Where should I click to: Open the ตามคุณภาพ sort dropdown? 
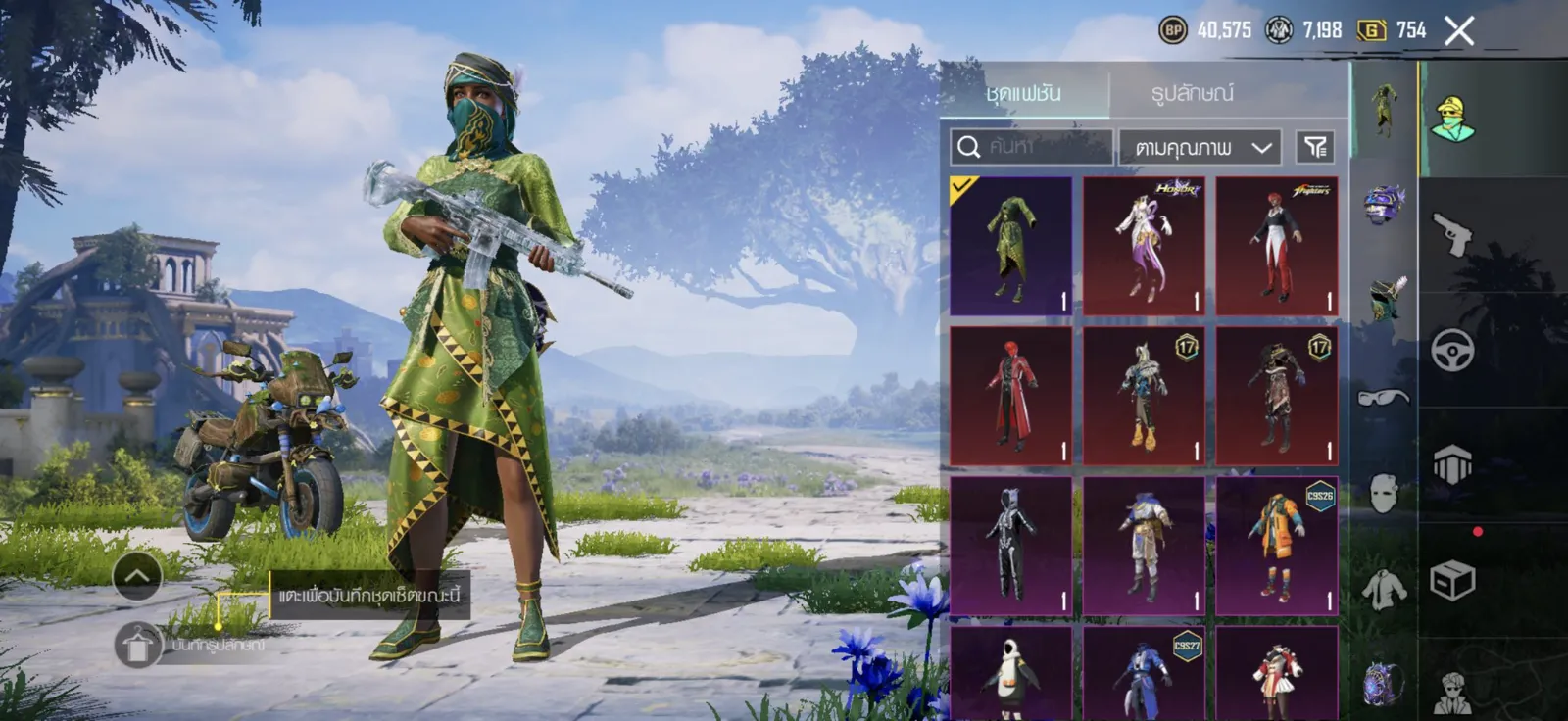click(x=1200, y=148)
